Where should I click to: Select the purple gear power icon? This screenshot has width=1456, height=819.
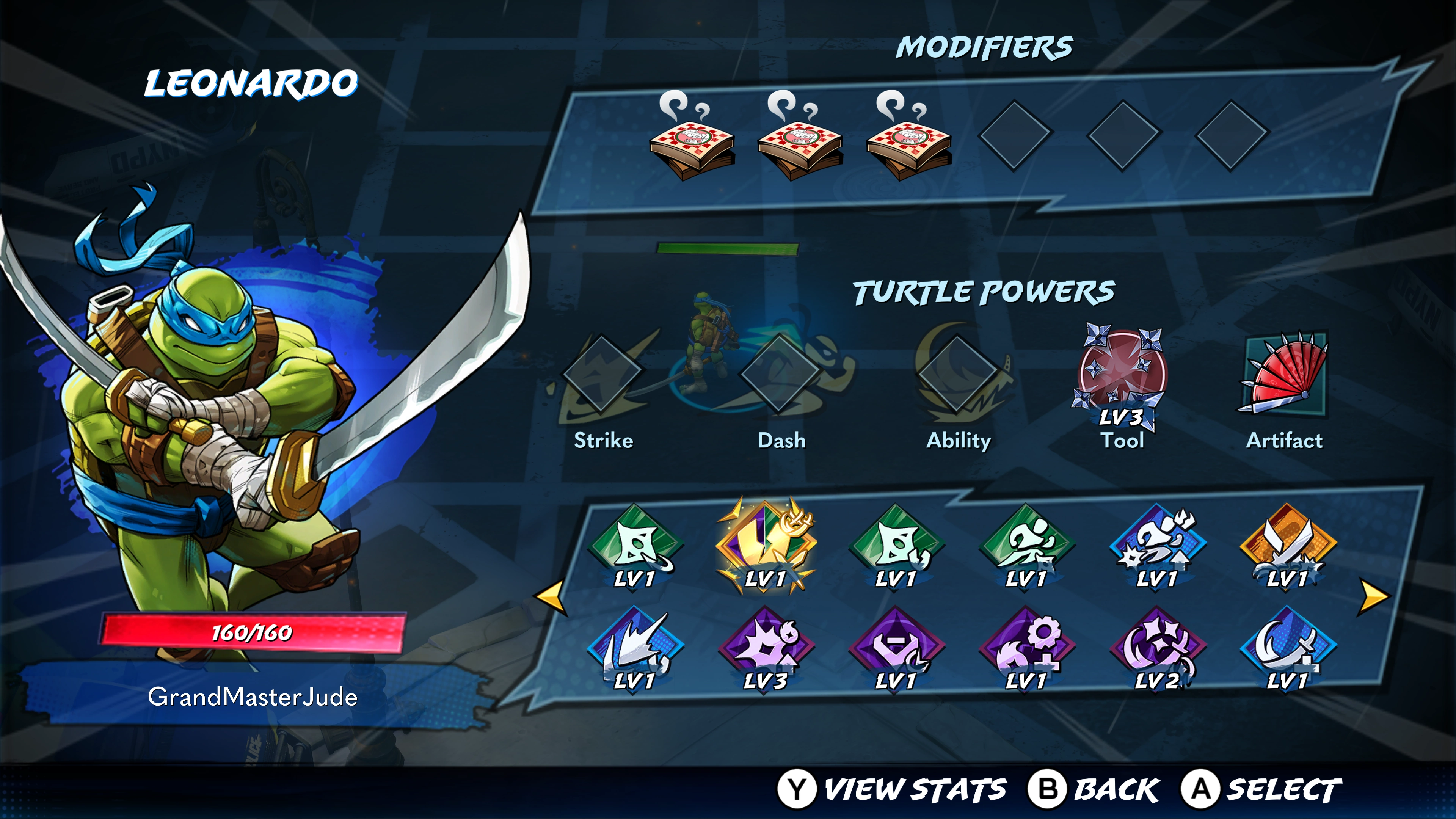tap(1026, 649)
